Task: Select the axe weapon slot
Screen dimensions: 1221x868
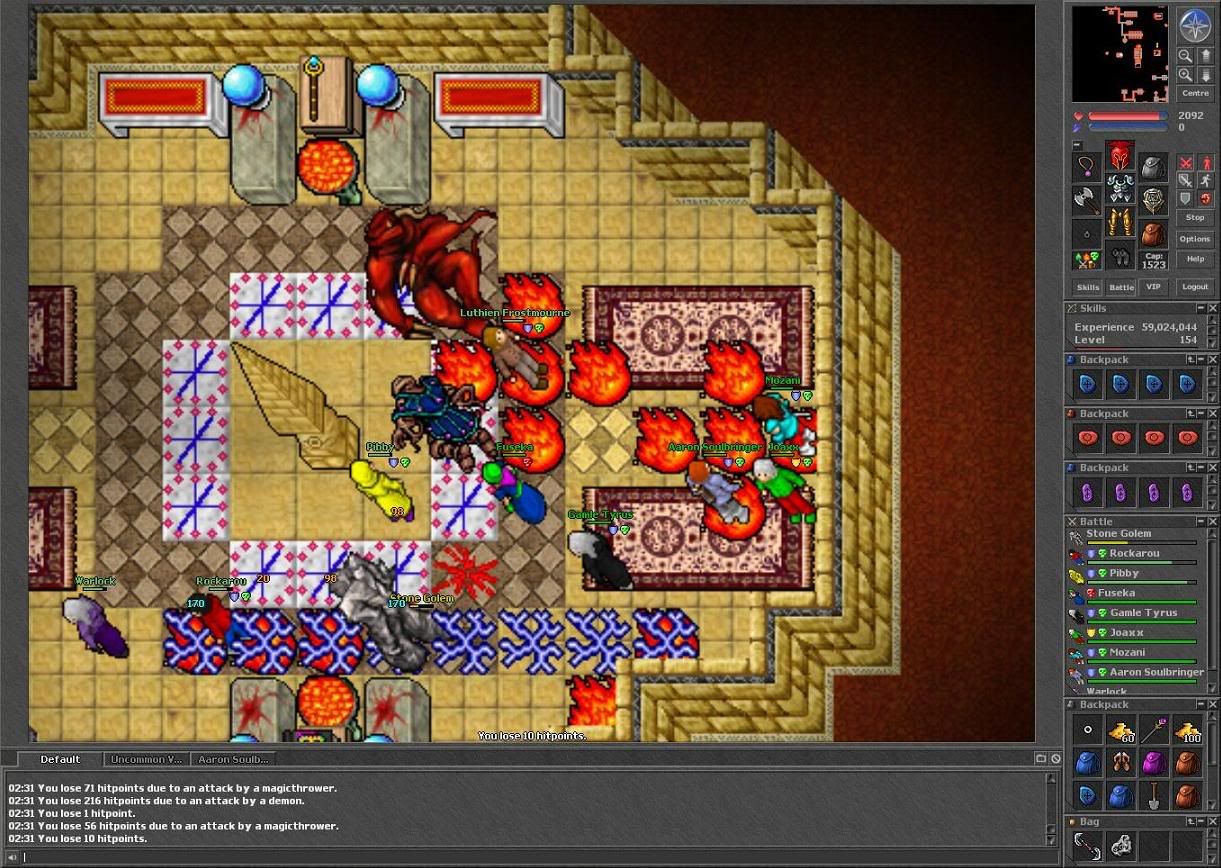Action: tap(1087, 199)
